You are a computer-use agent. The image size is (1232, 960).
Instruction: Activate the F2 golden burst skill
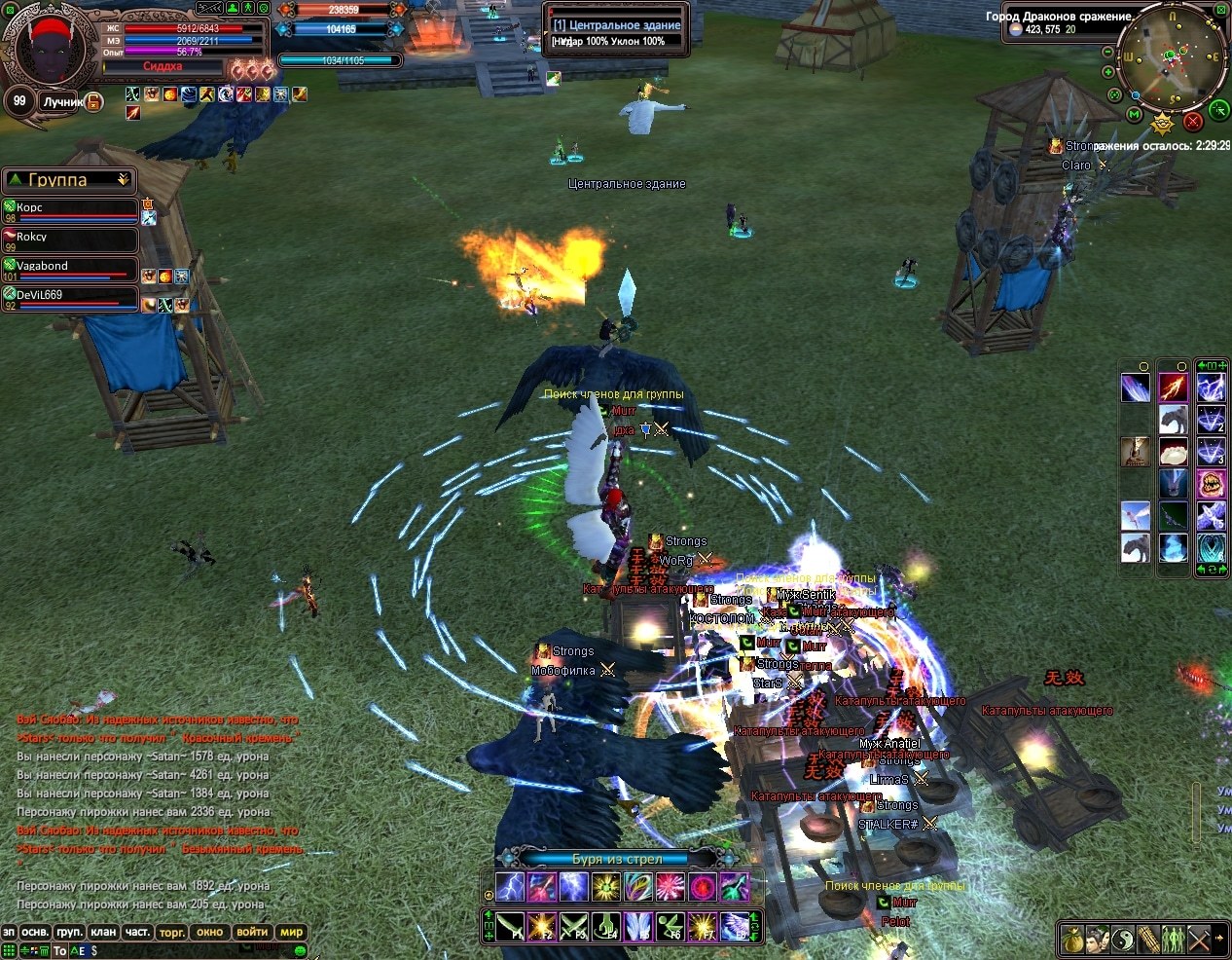542,926
